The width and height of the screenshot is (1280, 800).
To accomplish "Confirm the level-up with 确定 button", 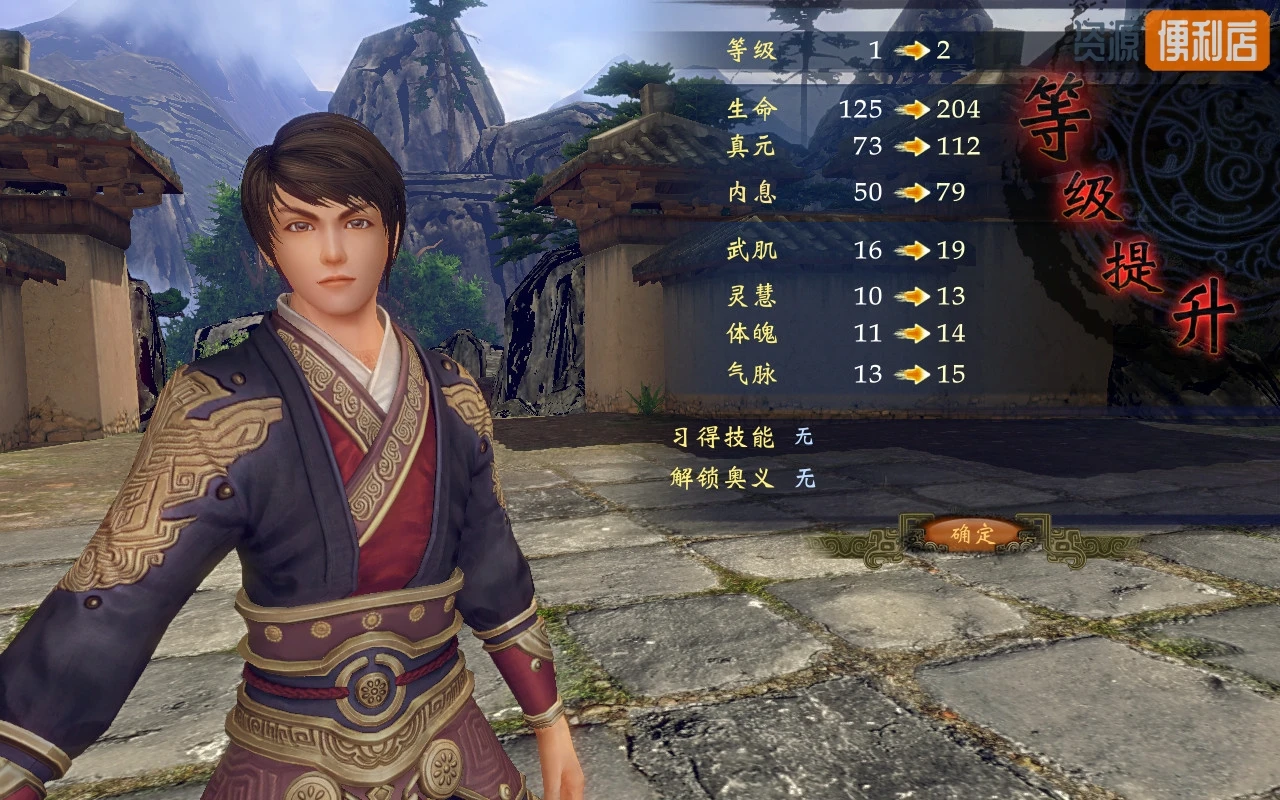I will 971,534.
